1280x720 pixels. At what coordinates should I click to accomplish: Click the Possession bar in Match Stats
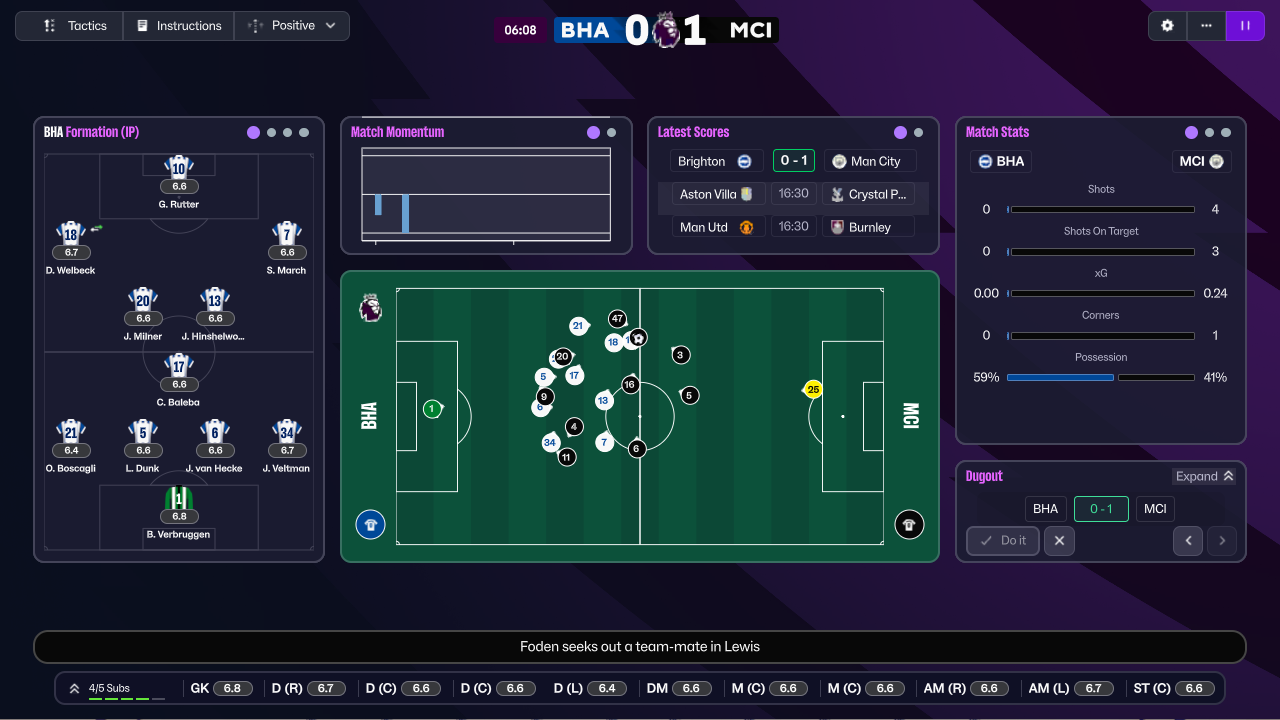(x=1100, y=377)
